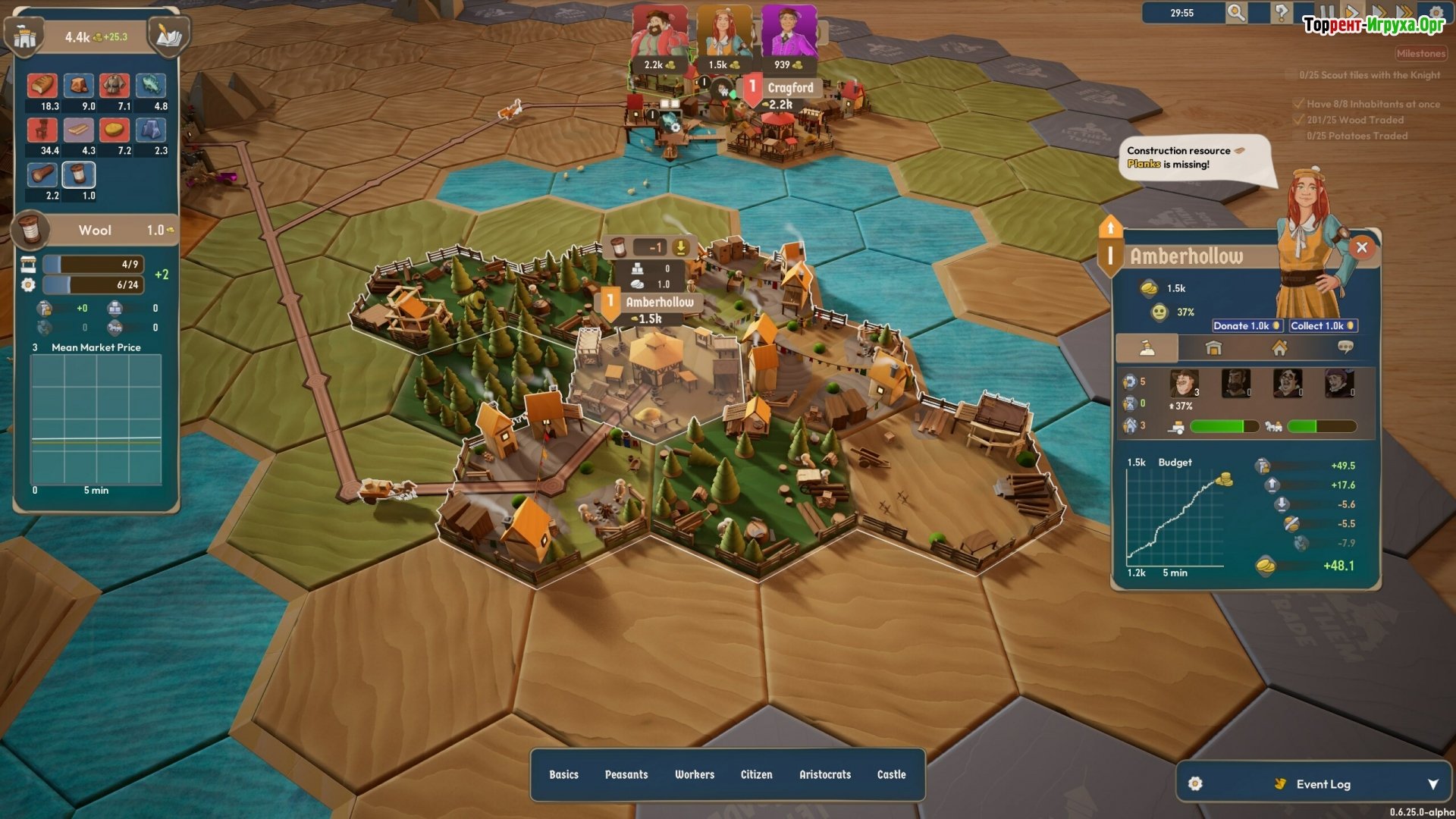Open the Castle build category
This screenshot has width=1456, height=819.
[x=891, y=774]
